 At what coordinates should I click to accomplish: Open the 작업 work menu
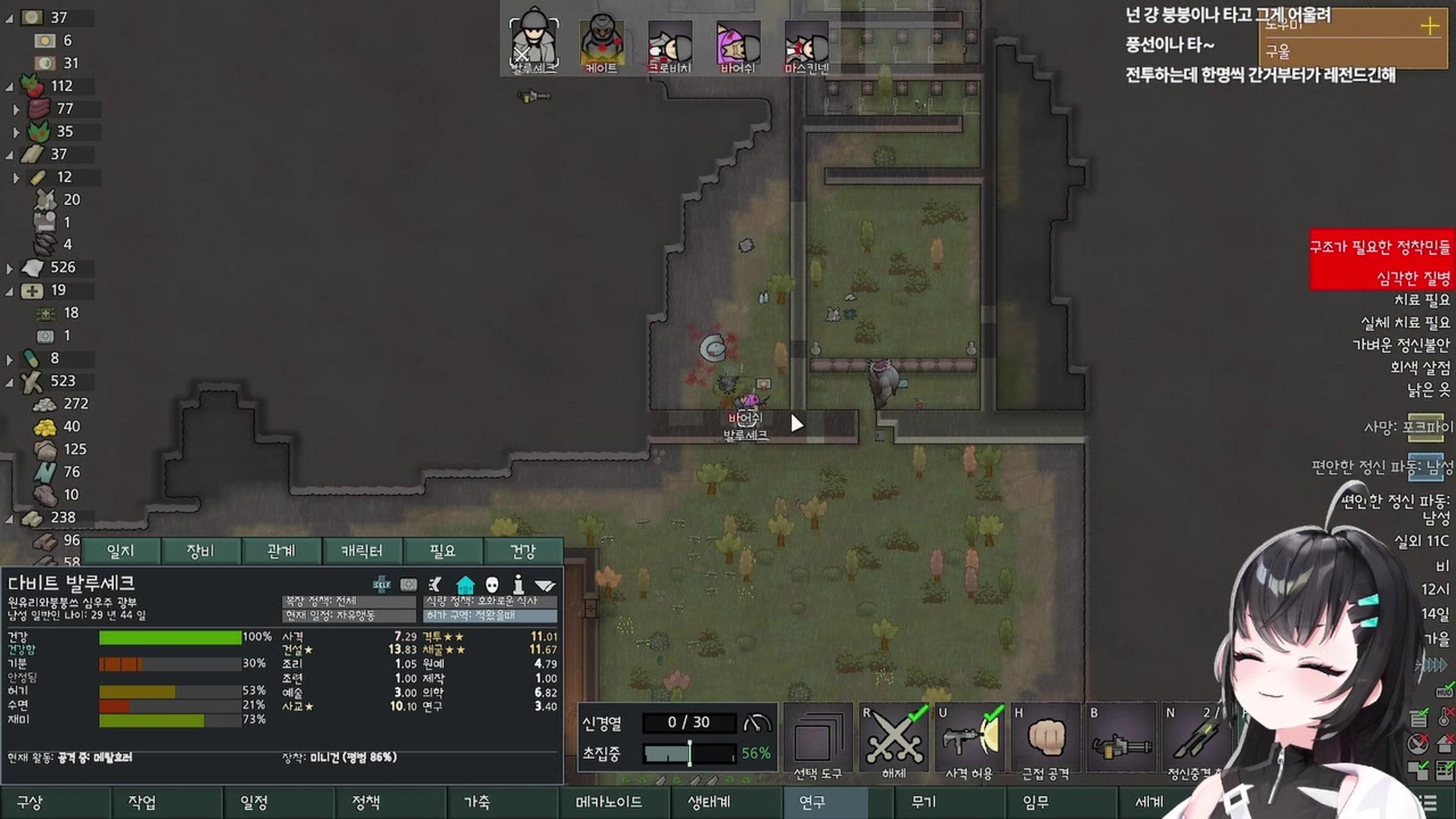point(142,802)
